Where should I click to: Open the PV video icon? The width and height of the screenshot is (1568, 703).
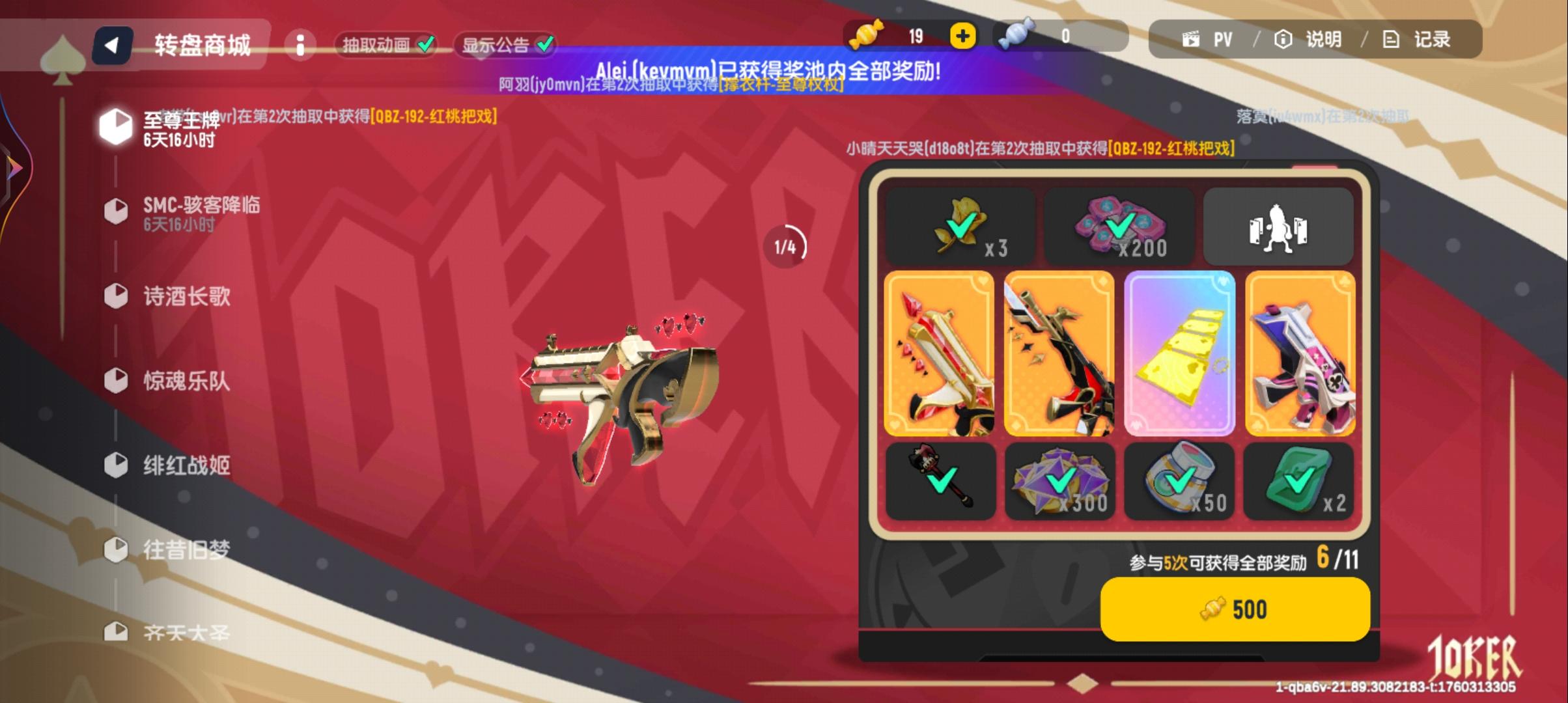[1194, 39]
